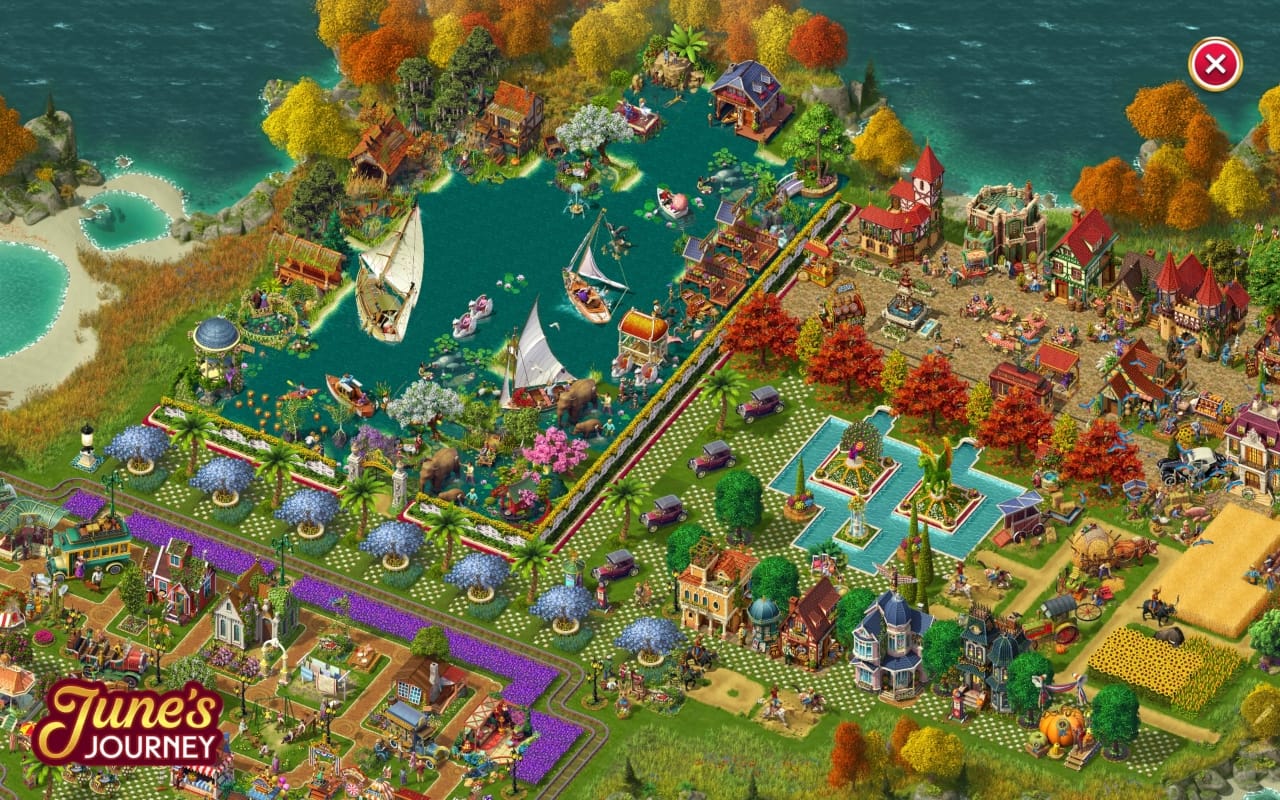Close the island view with red X
Screen dimensions: 1280x800
(x=1215, y=65)
